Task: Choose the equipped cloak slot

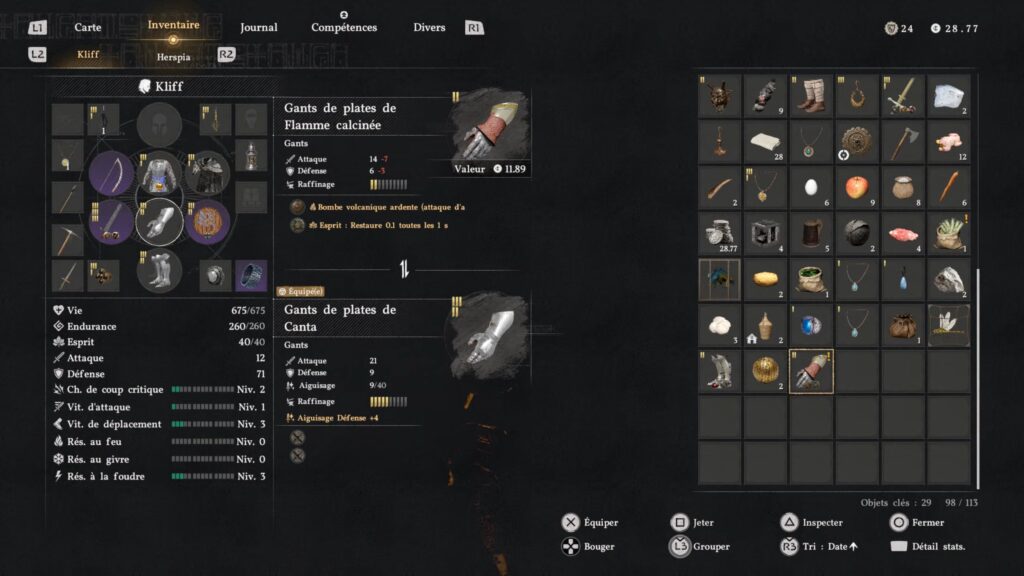Action: [x=208, y=174]
